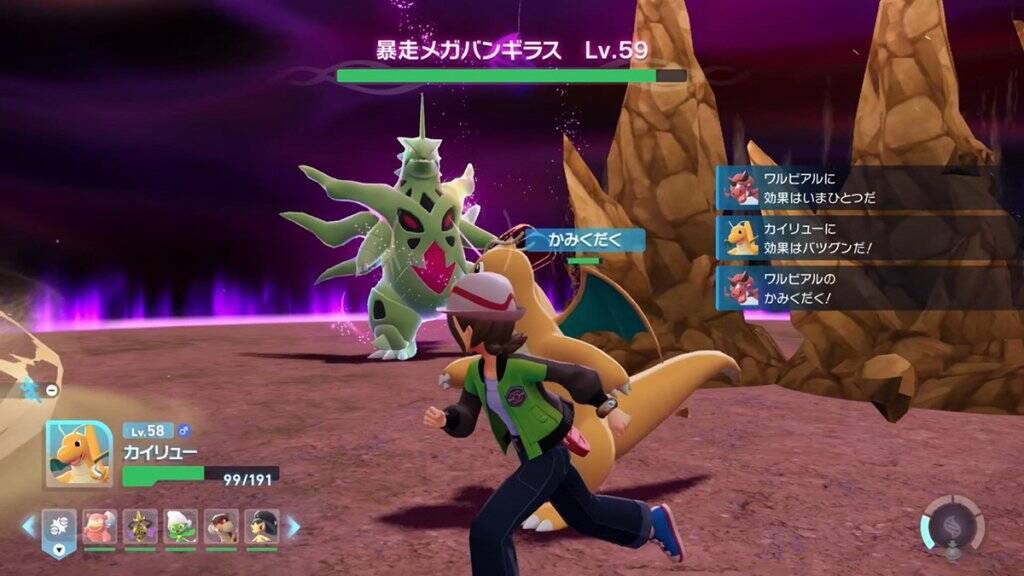
Task: Switch to the brown Pokémon party slot
Action: coord(221,526)
